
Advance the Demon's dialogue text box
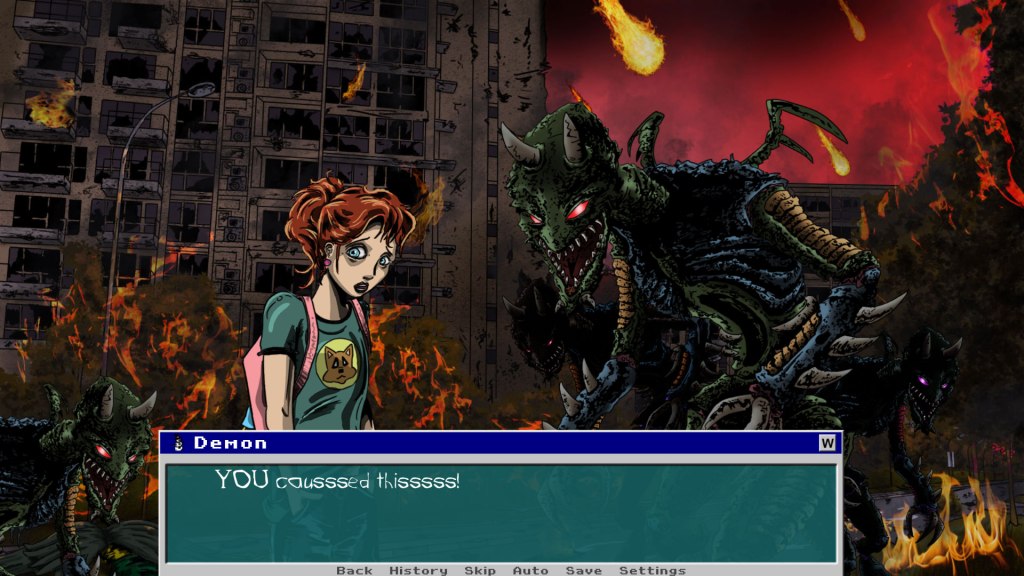[500, 512]
